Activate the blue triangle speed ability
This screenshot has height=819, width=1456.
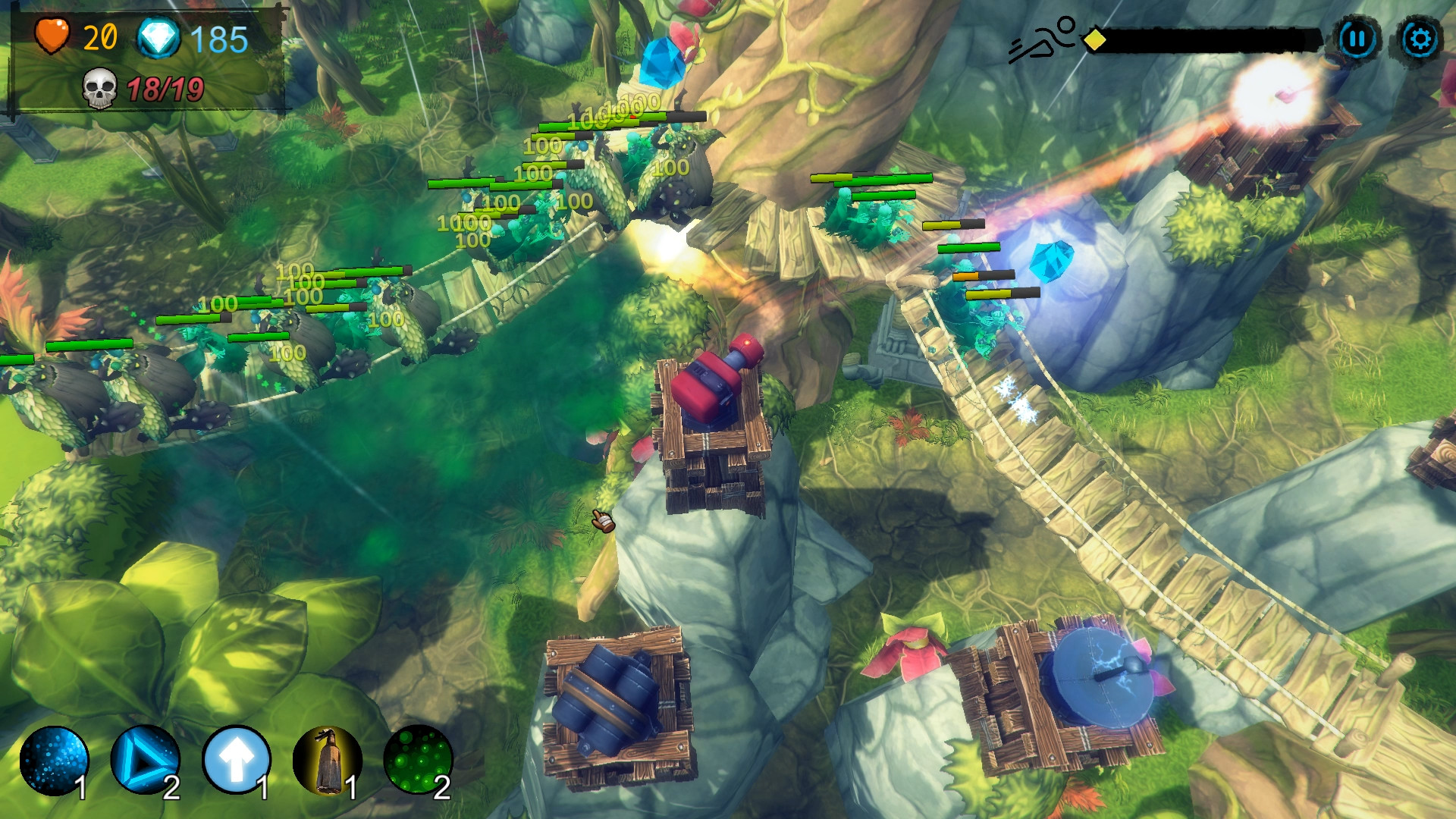coord(146,761)
